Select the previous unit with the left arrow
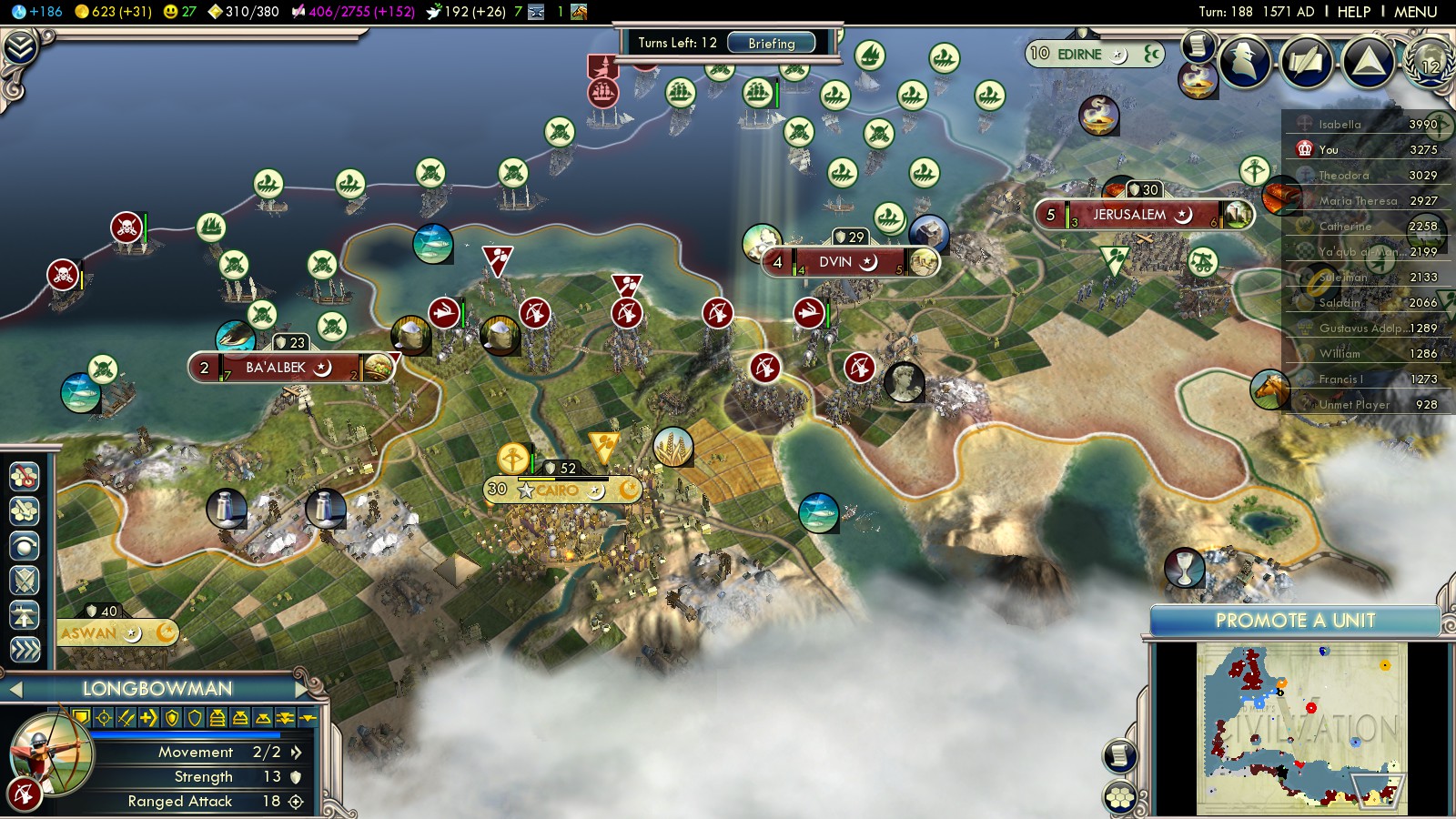This screenshot has width=1456, height=819. pos(15,690)
